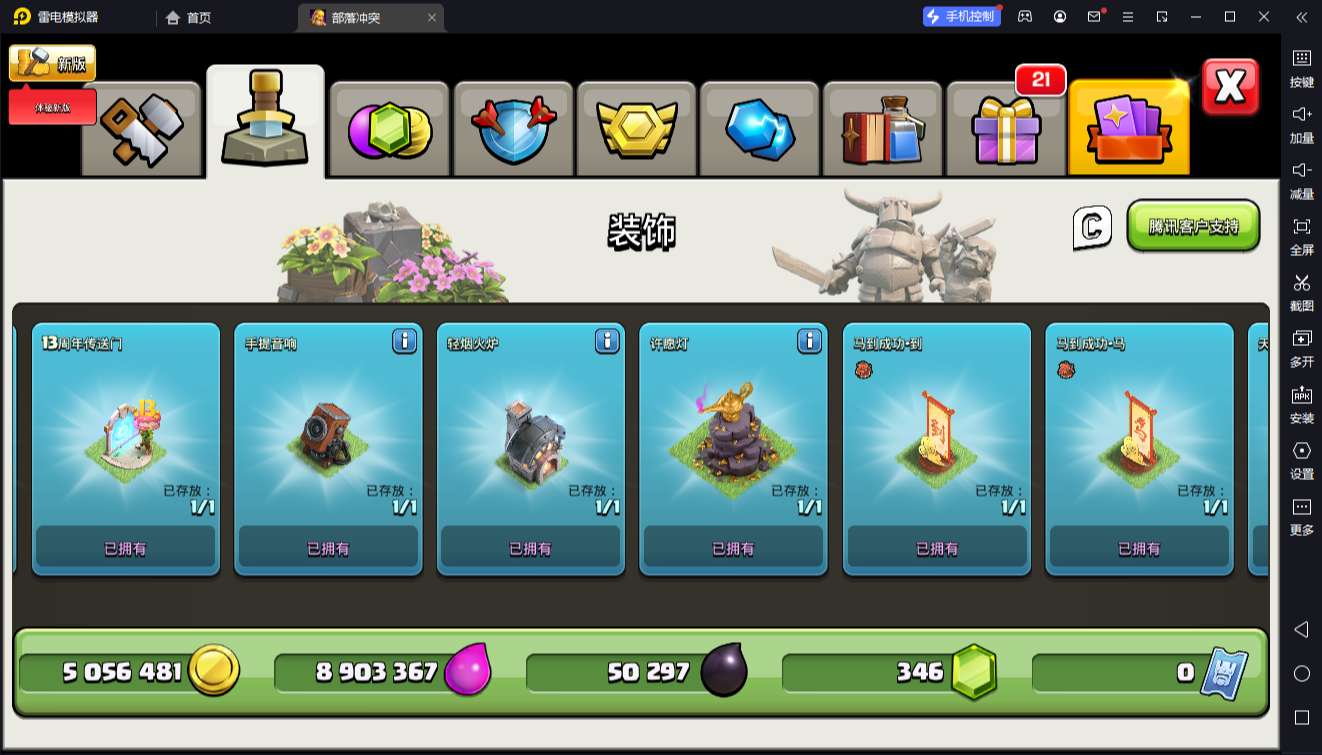Open the emulator 截图 screenshot tool
1322x755 pixels.
pos(1301,293)
